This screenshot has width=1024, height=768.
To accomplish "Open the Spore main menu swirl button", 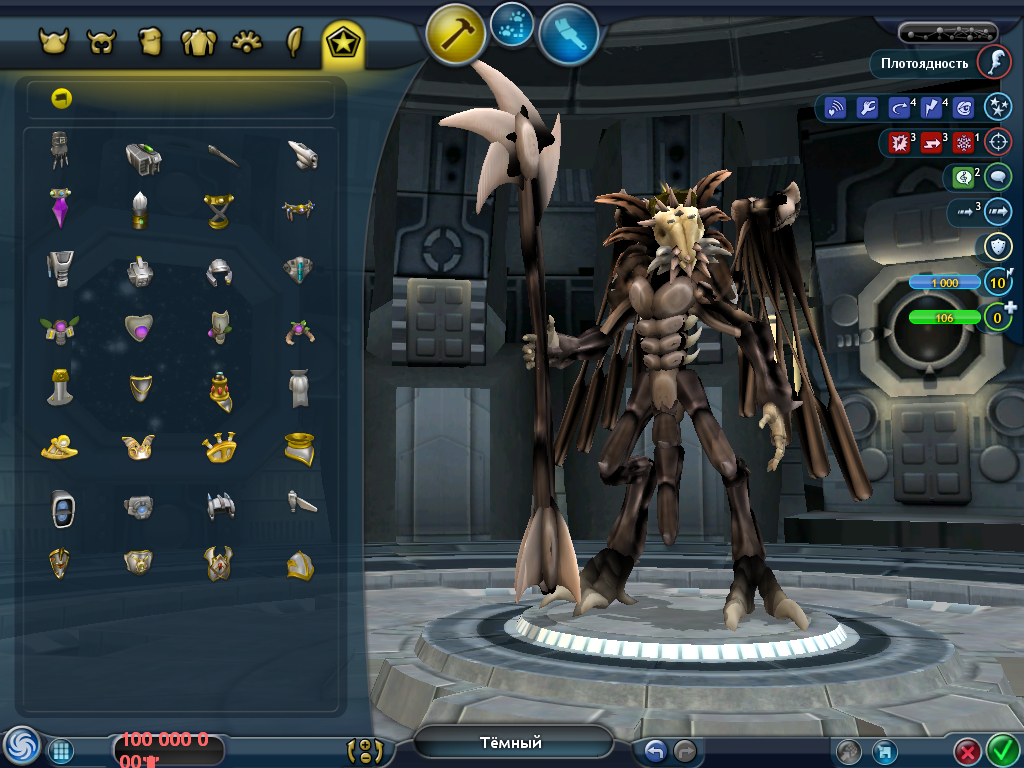I will point(21,746).
